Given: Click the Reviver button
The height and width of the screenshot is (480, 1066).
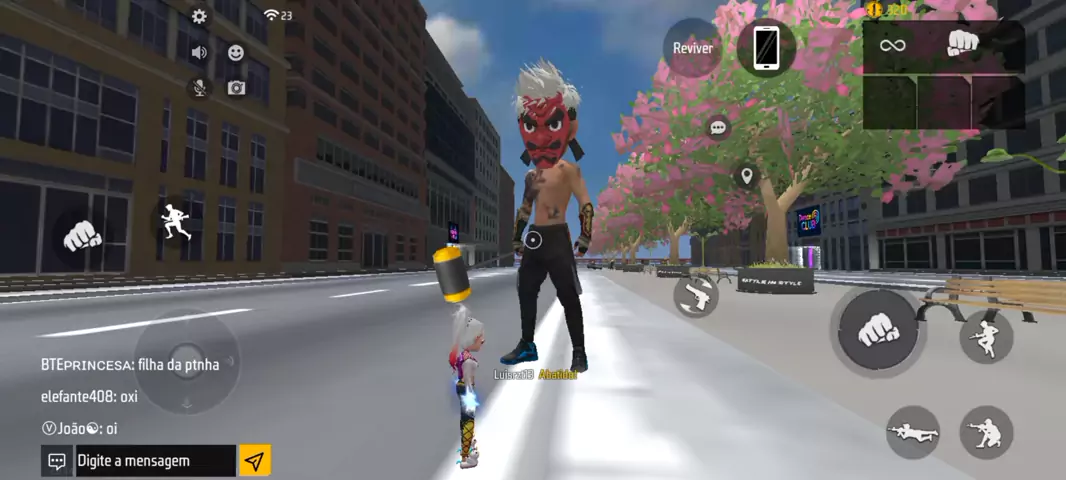Looking at the screenshot, I should (692, 47).
